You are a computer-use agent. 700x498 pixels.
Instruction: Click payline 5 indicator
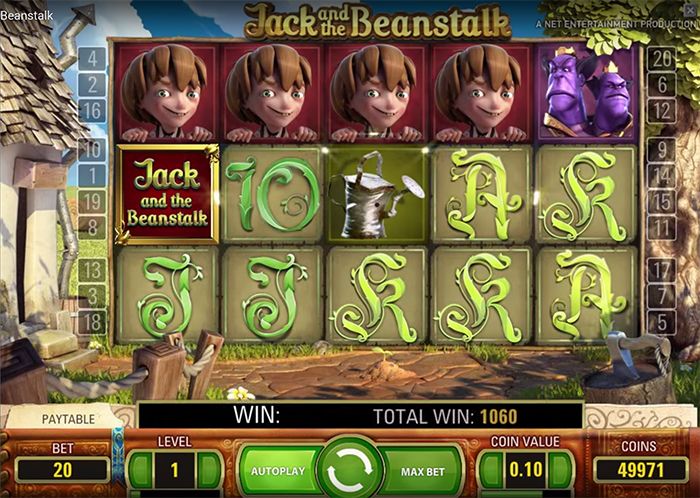(660, 321)
